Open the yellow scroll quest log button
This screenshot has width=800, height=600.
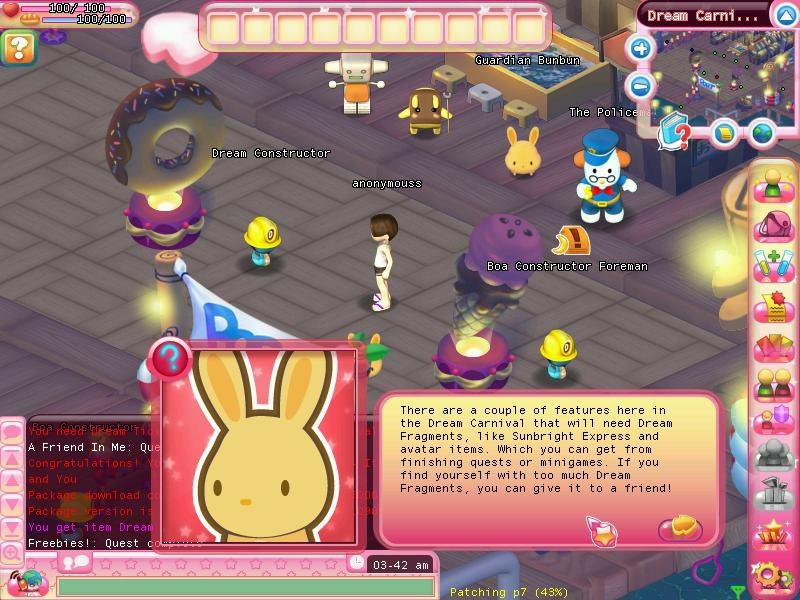(725, 132)
